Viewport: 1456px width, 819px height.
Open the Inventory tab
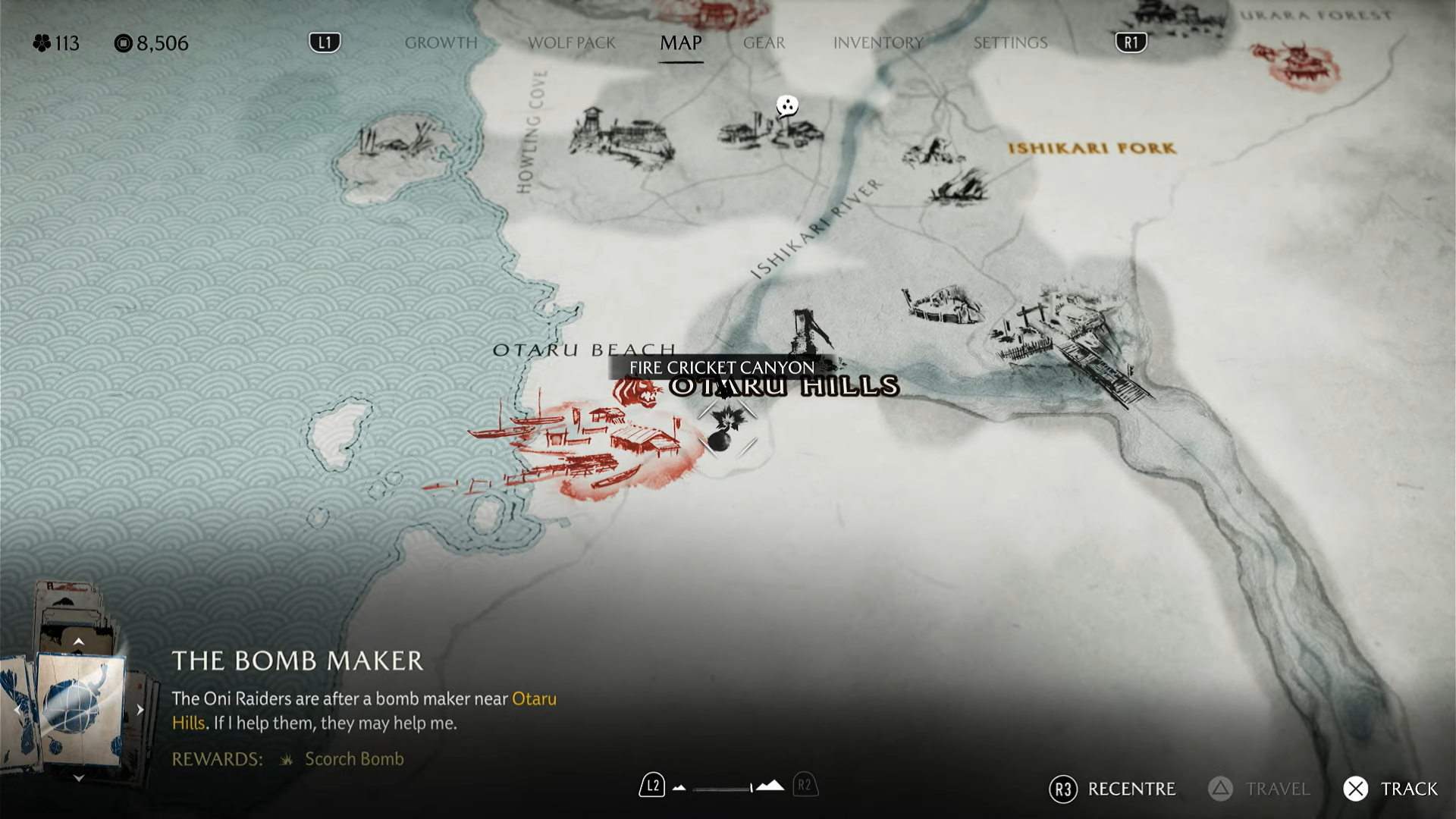(877, 42)
